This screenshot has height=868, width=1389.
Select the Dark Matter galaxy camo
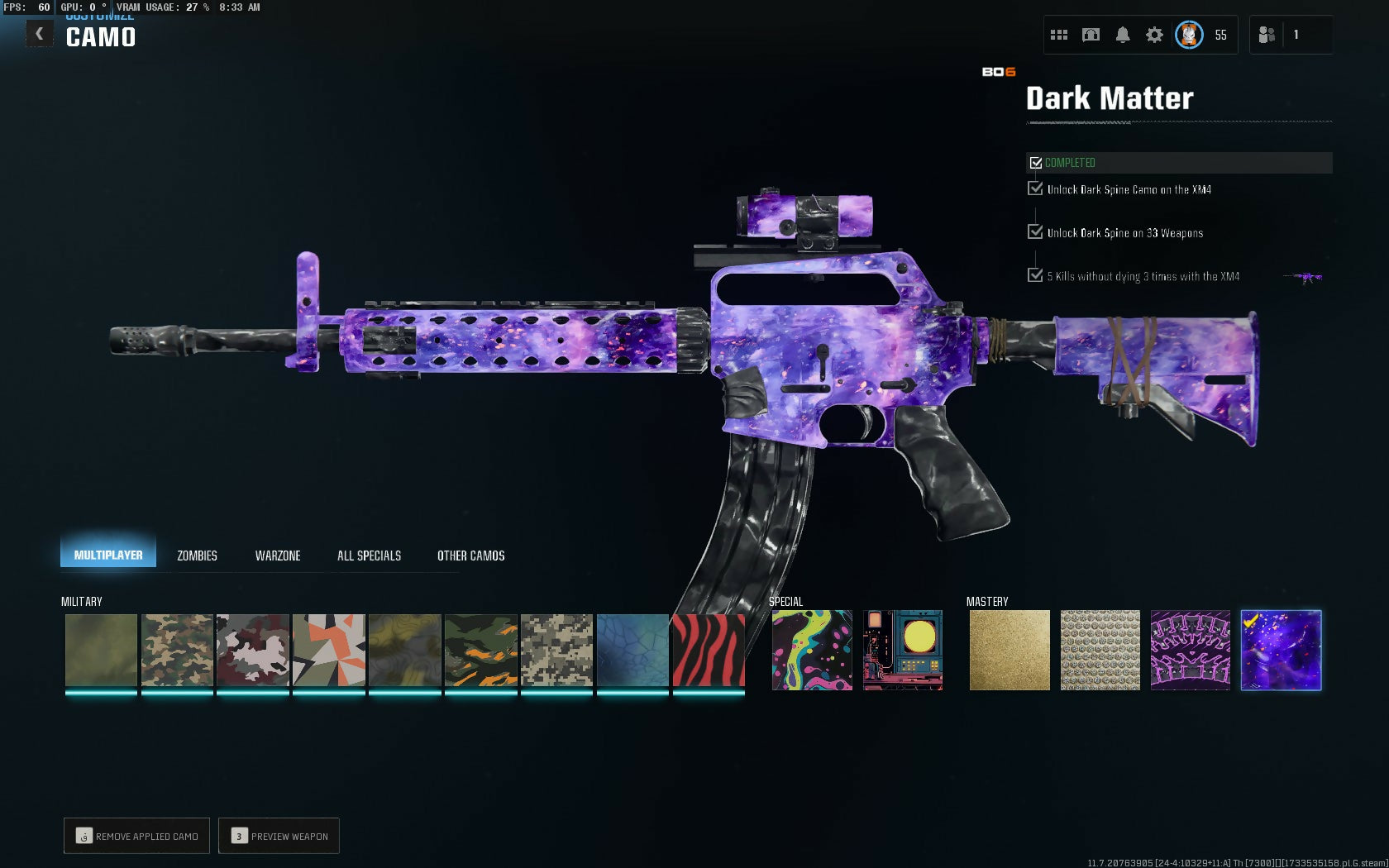point(1281,650)
